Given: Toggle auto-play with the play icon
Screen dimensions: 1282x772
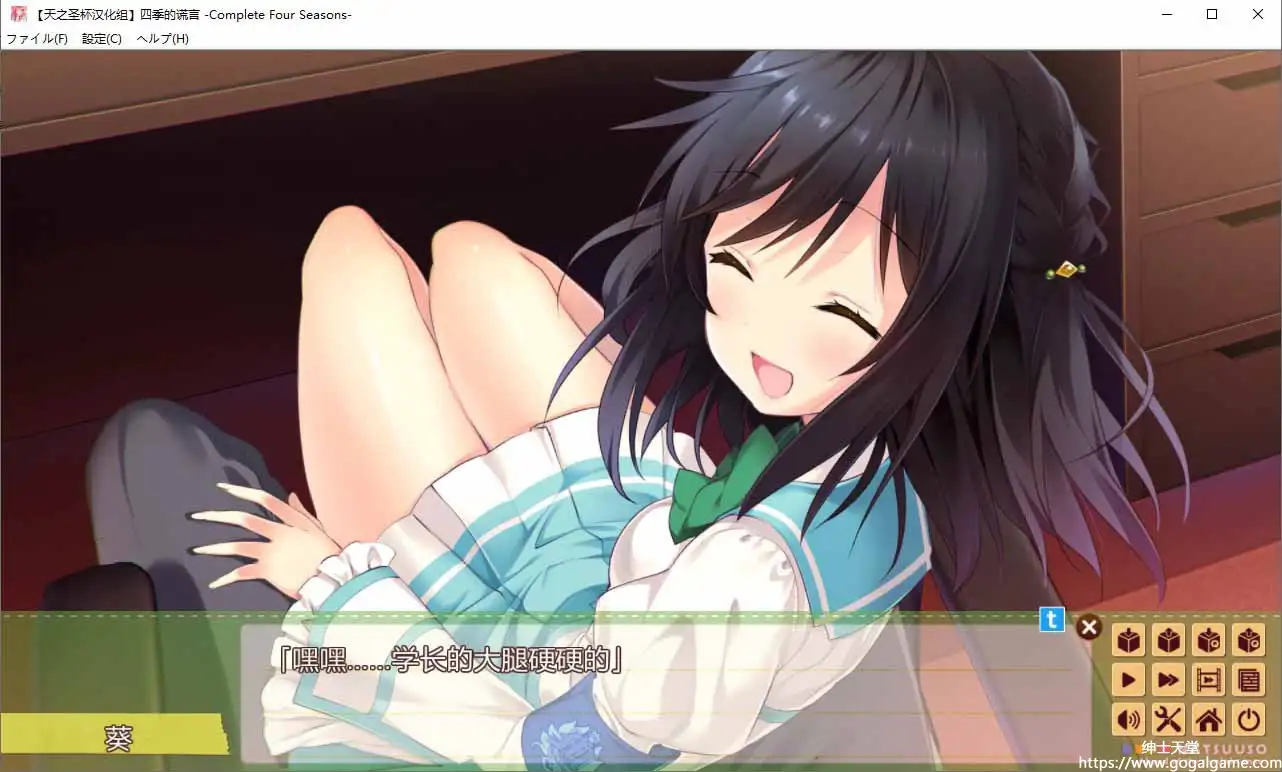Looking at the screenshot, I should coord(1128,680).
